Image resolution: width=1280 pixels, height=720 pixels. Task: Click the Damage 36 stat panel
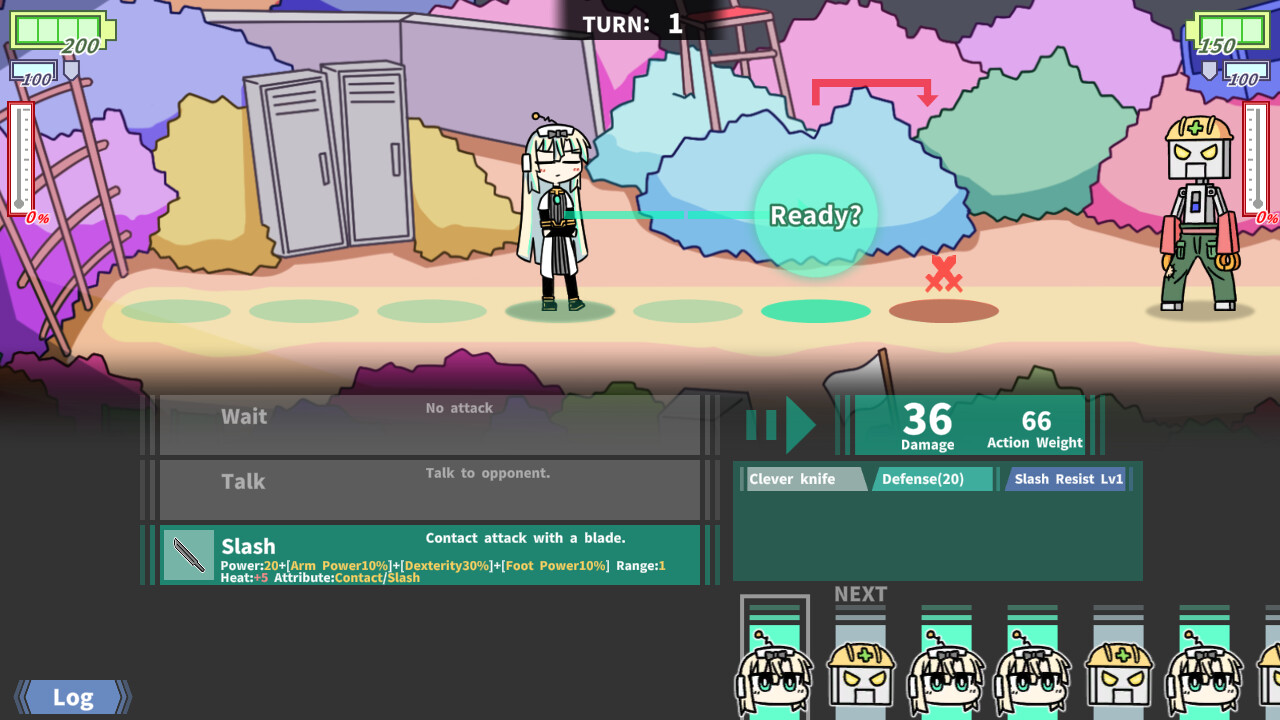[x=928, y=423]
